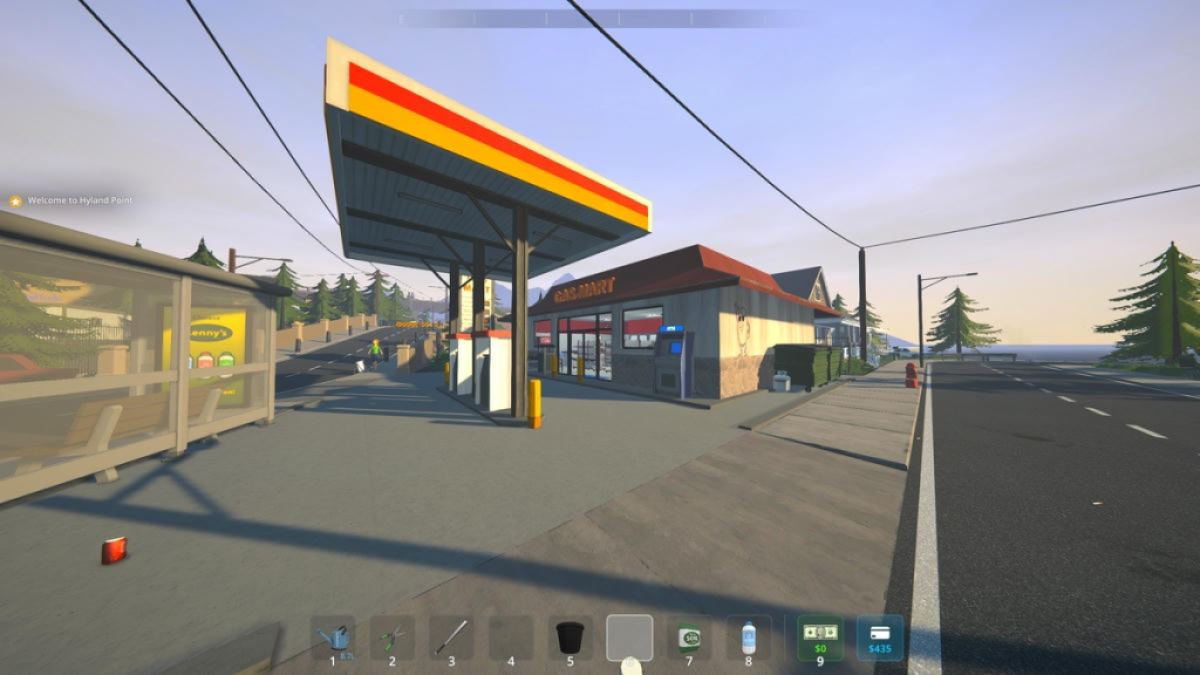The image size is (1200, 675).
Task: Select the black plant pot slot
Action: click(x=570, y=637)
